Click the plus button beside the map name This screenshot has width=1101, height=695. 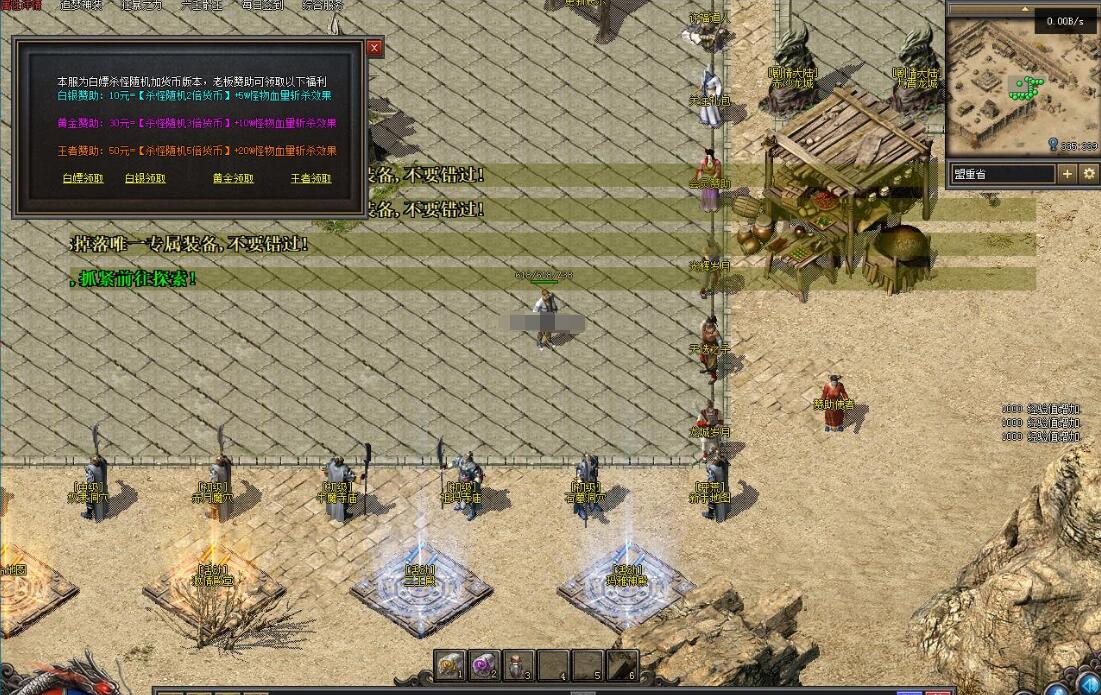(1067, 174)
